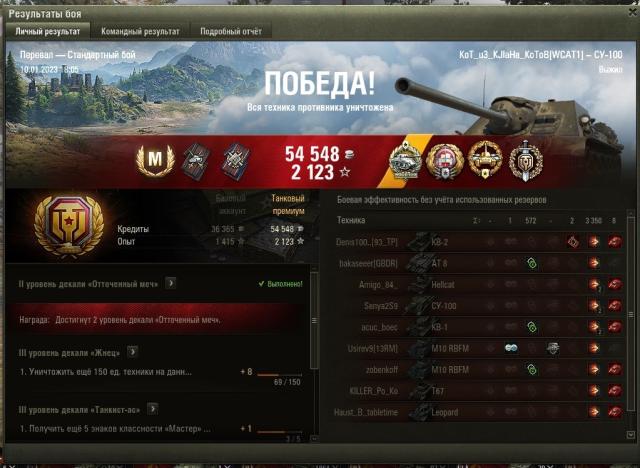Open the «Подробный отчёт» tab

[231, 31]
